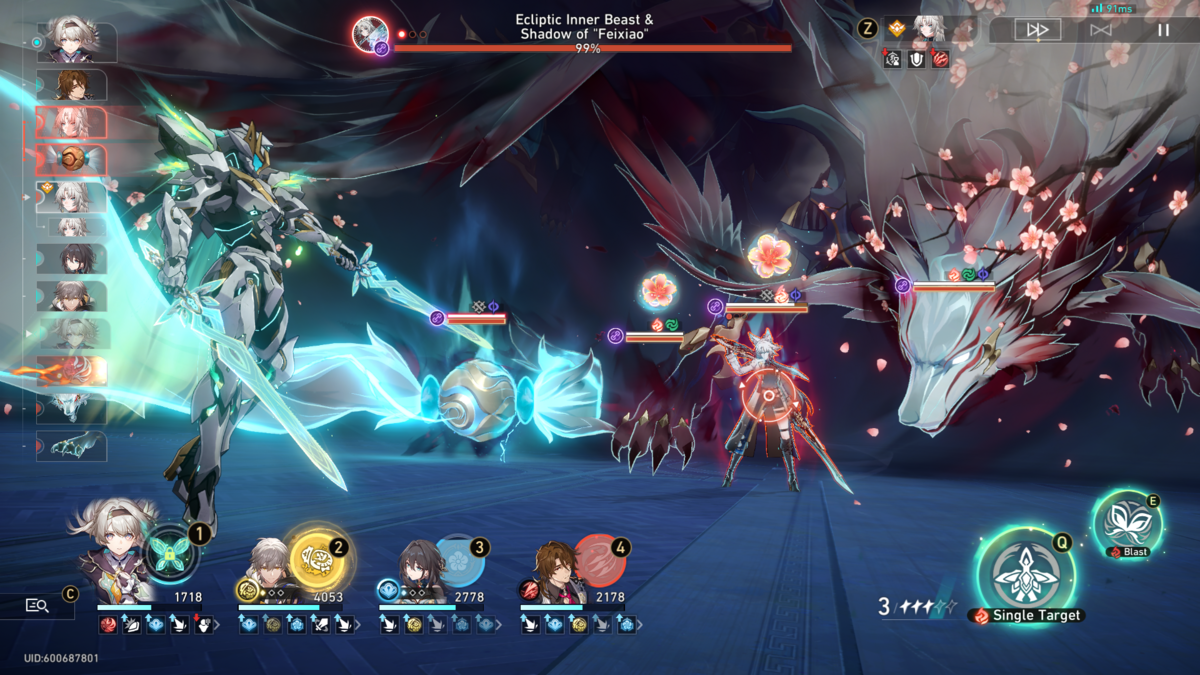
Task: Trigger the blue ultimate numbered 3
Action: click(x=458, y=560)
